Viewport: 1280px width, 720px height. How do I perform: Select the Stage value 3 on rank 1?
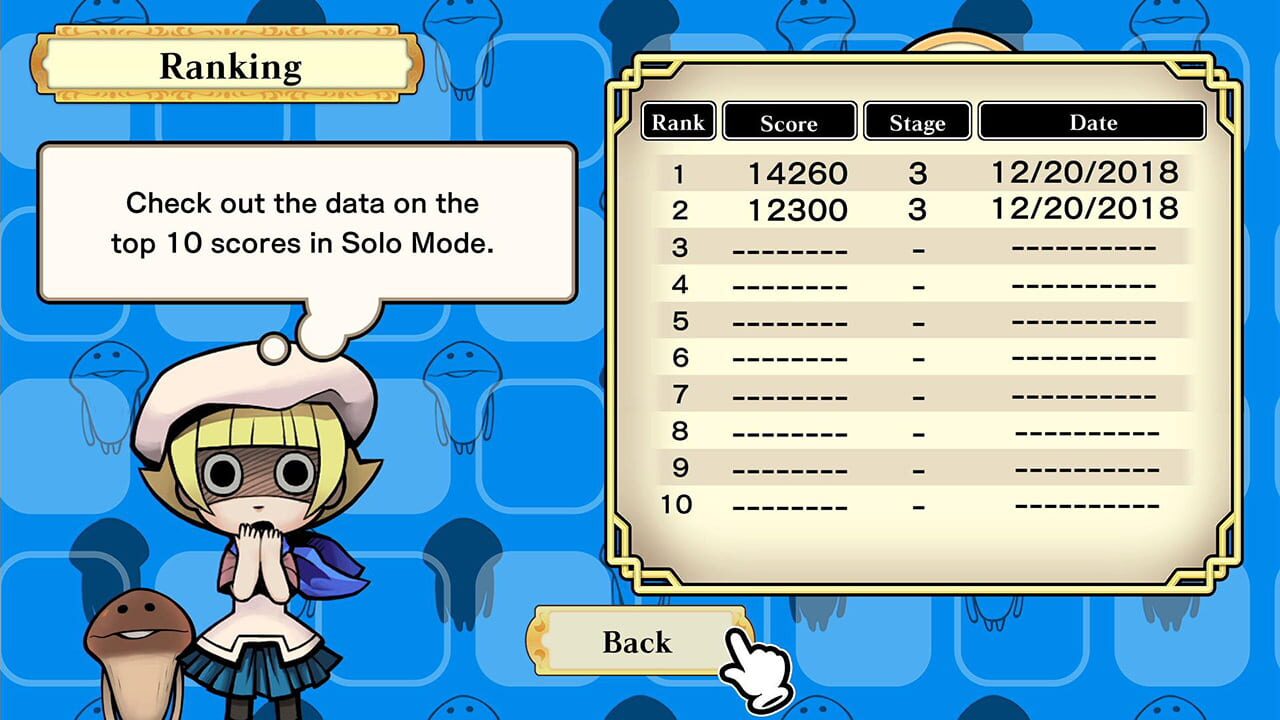click(917, 172)
